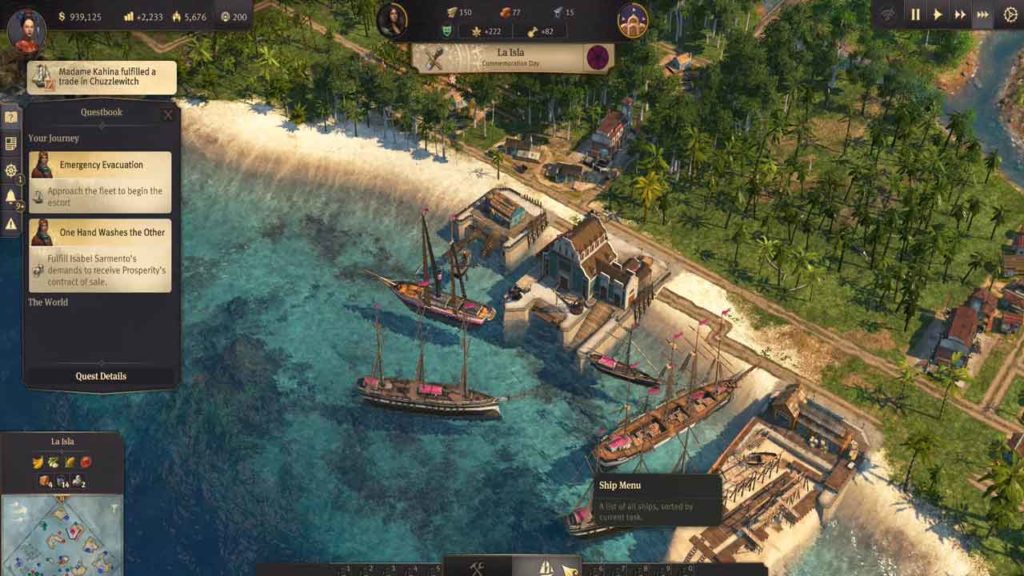Open the Madame Kahina trade notification
The width and height of the screenshot is (1024, 576).
(x=102, y=77)
